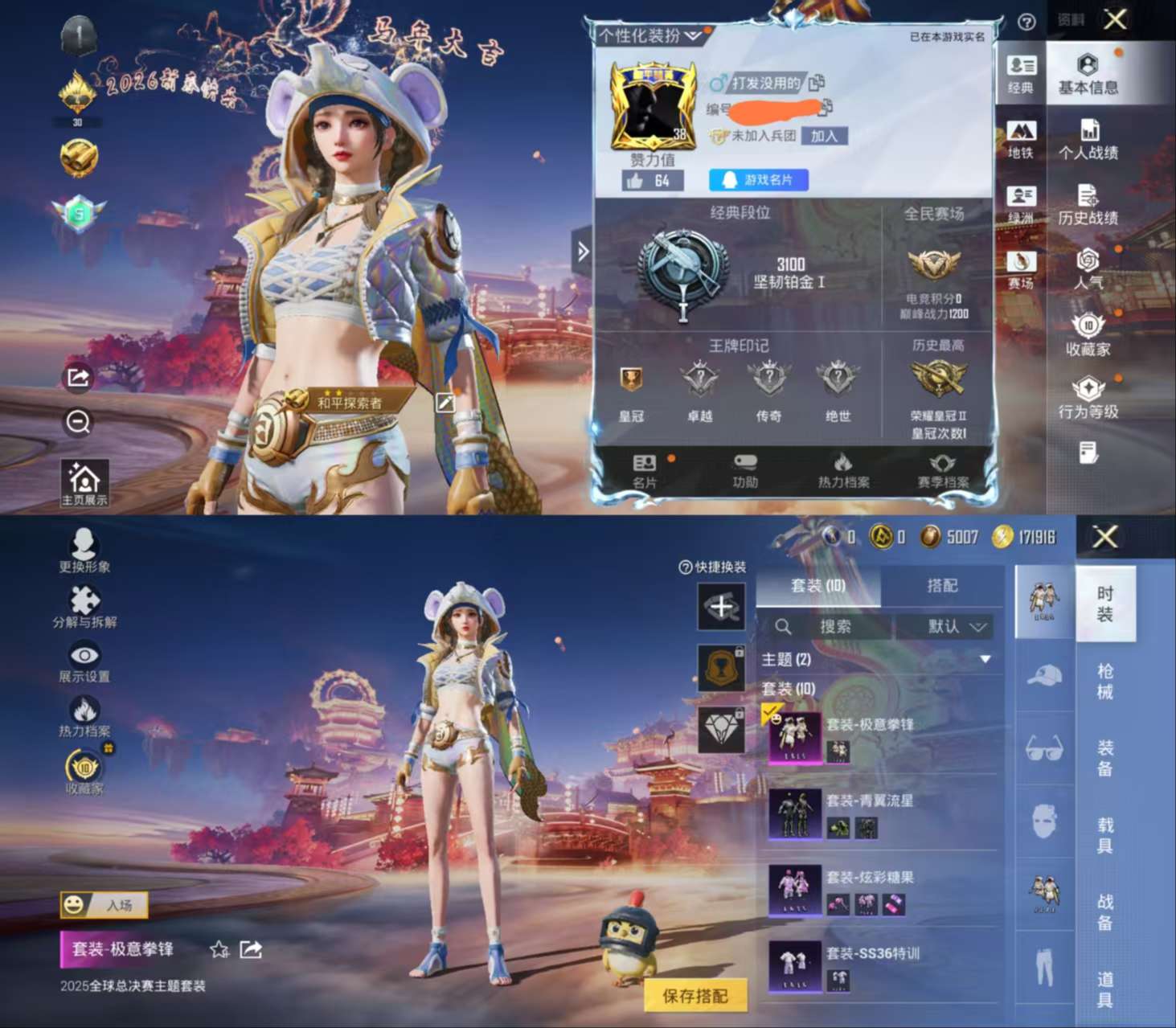Collapse the 主题 (2) category
This screenshot has height=1028, width=1176.
pos(986,658)
